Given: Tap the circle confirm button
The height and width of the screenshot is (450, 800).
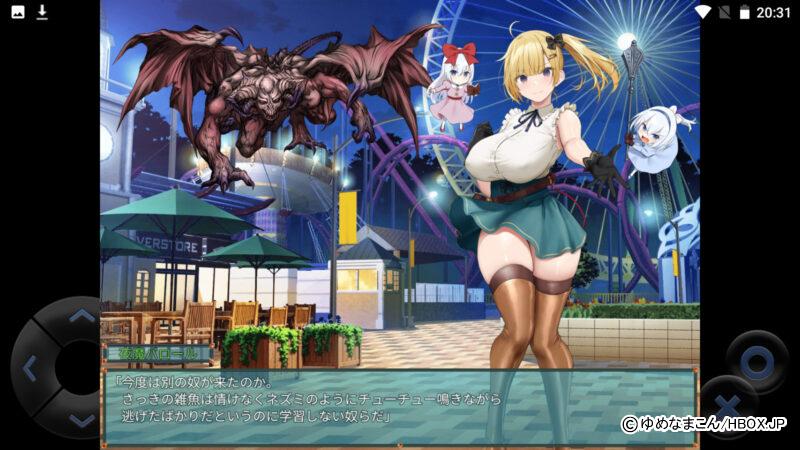Looking at the screenshot, I should pos(756,360).
